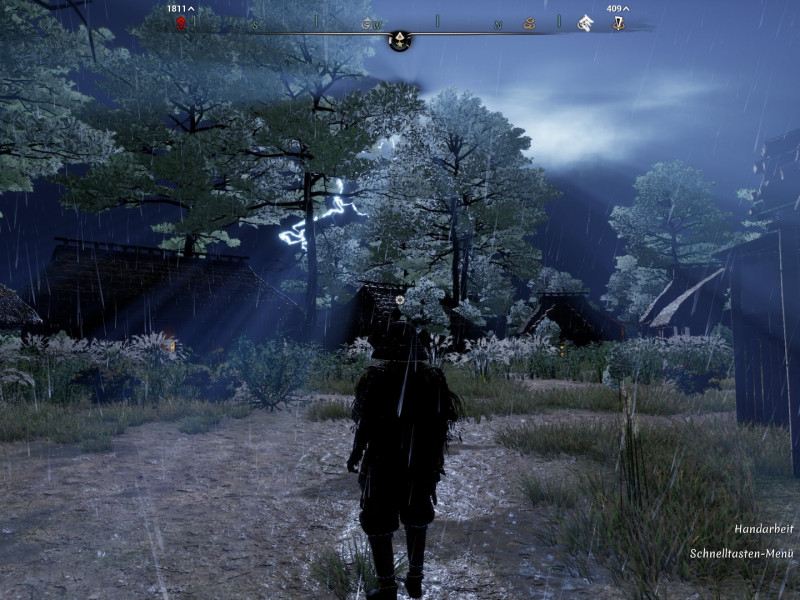This screenshot has height=600, width=800.
Task: Select the red marker on the compass
Action: pos(182,23)
